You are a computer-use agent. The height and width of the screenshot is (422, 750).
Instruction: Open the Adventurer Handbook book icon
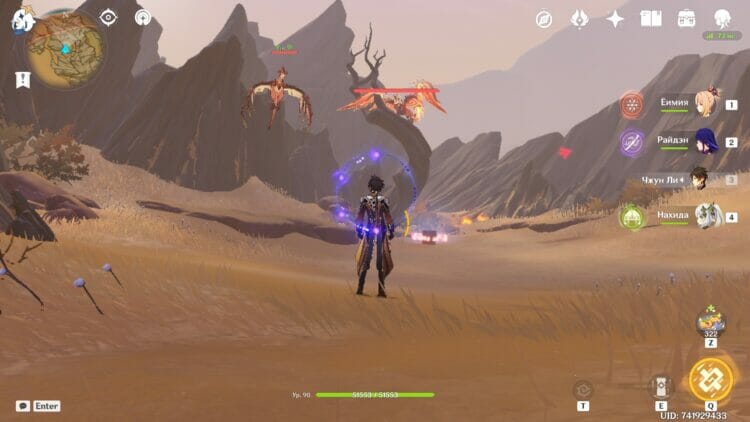[x=651, y=19]
